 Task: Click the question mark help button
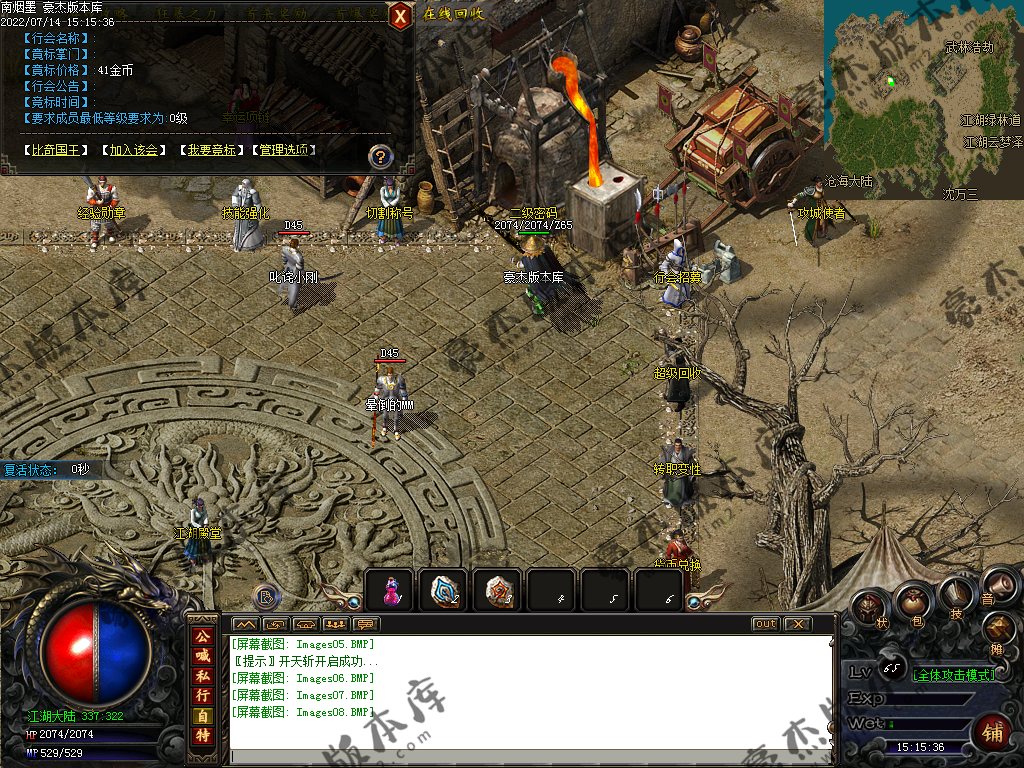tap(380, 156)
